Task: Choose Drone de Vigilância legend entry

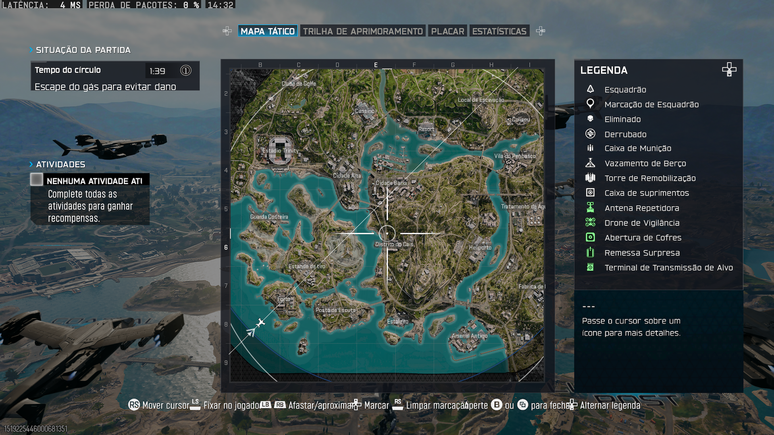Action: [641, 222]
